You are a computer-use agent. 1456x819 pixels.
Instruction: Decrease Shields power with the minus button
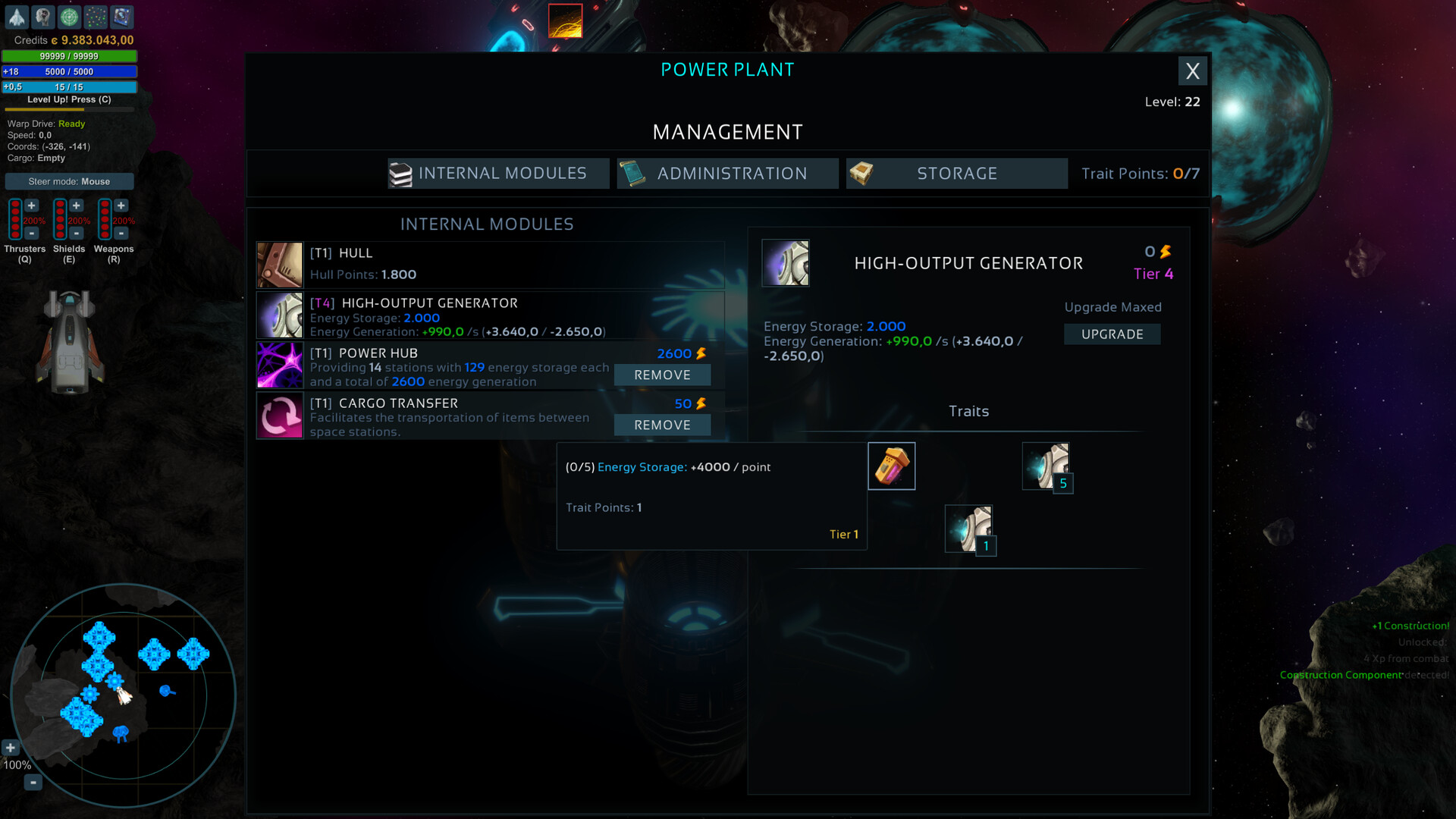coord(76,234)
